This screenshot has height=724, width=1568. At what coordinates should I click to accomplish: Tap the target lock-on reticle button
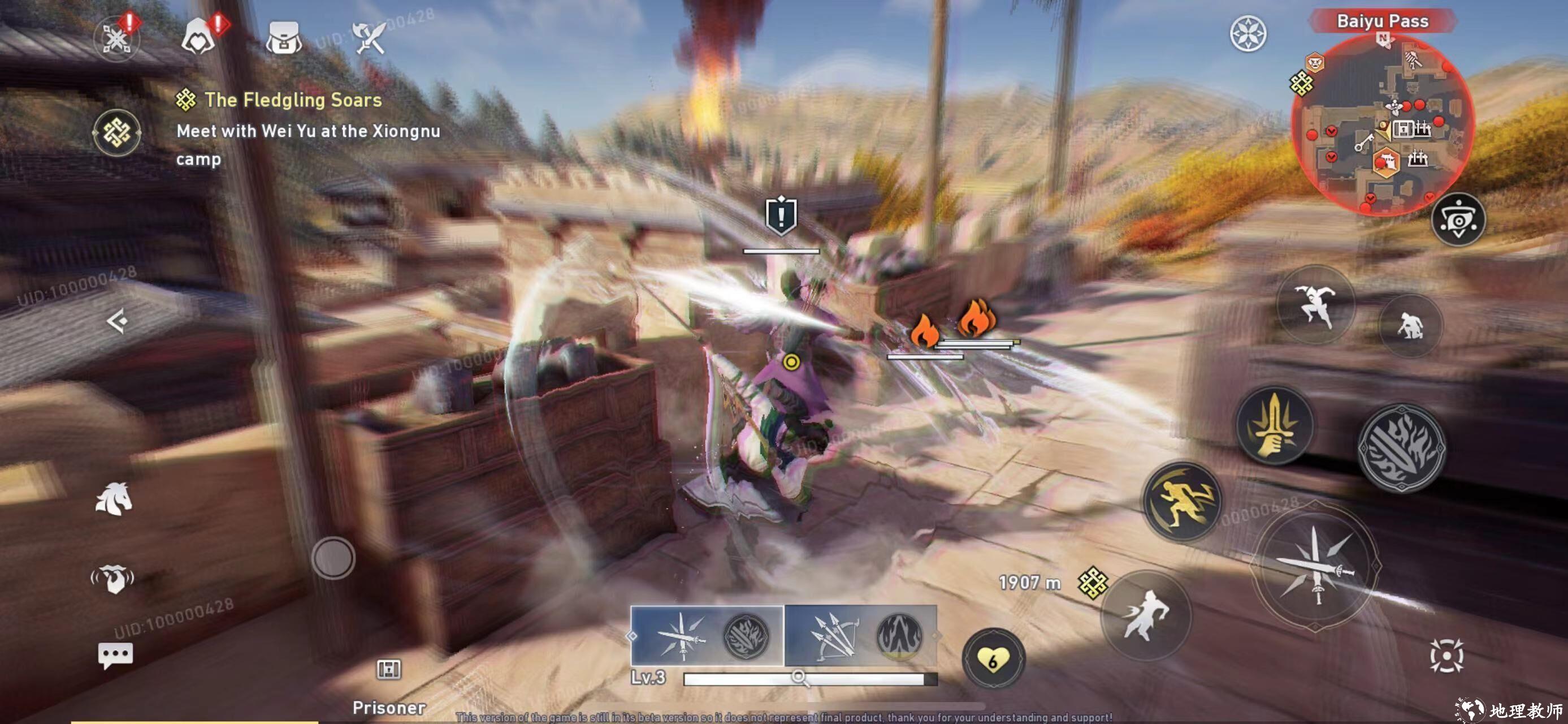[x=1446, y=656]
